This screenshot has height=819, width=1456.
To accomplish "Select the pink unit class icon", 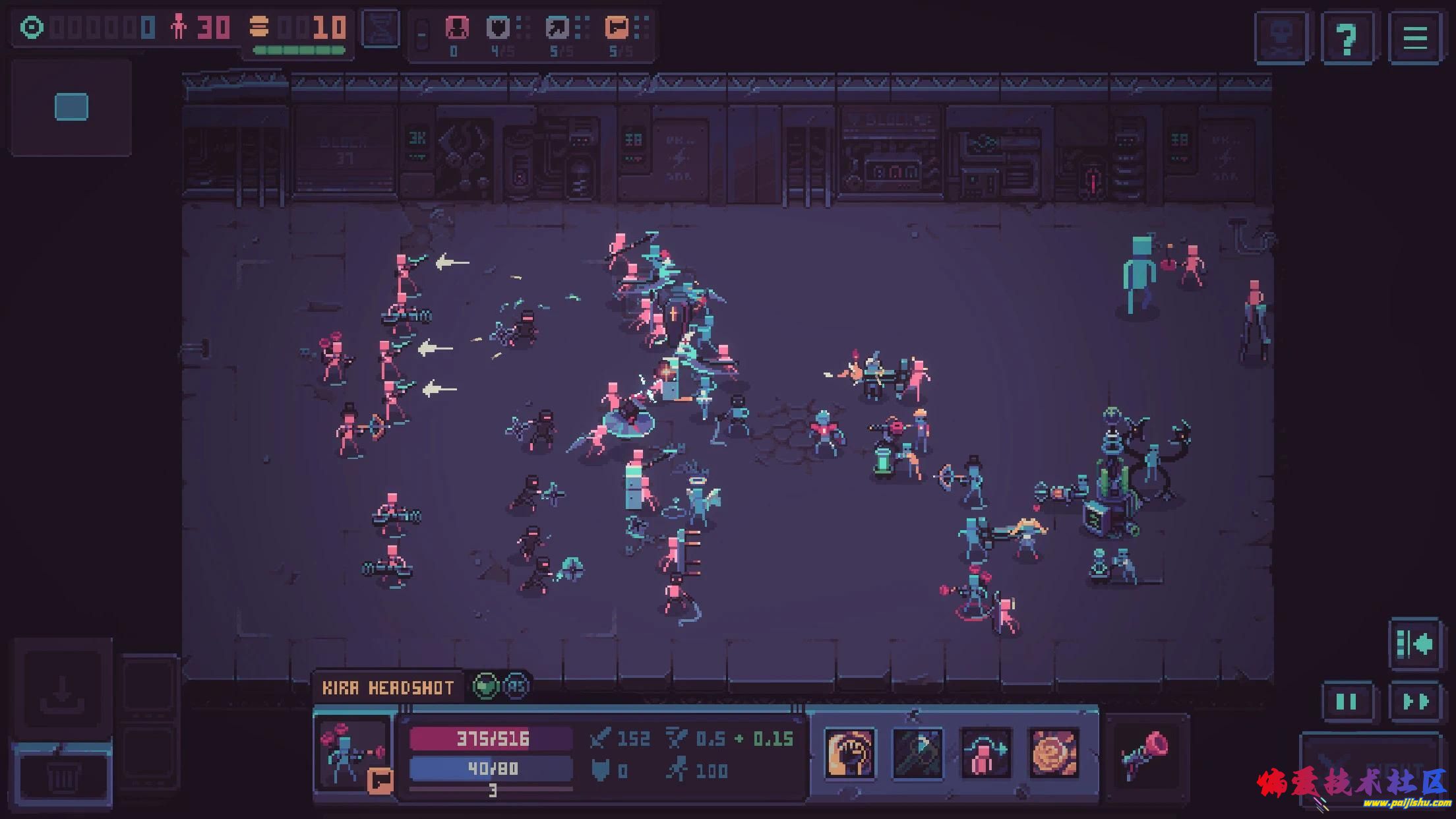I will coord(456,28).
